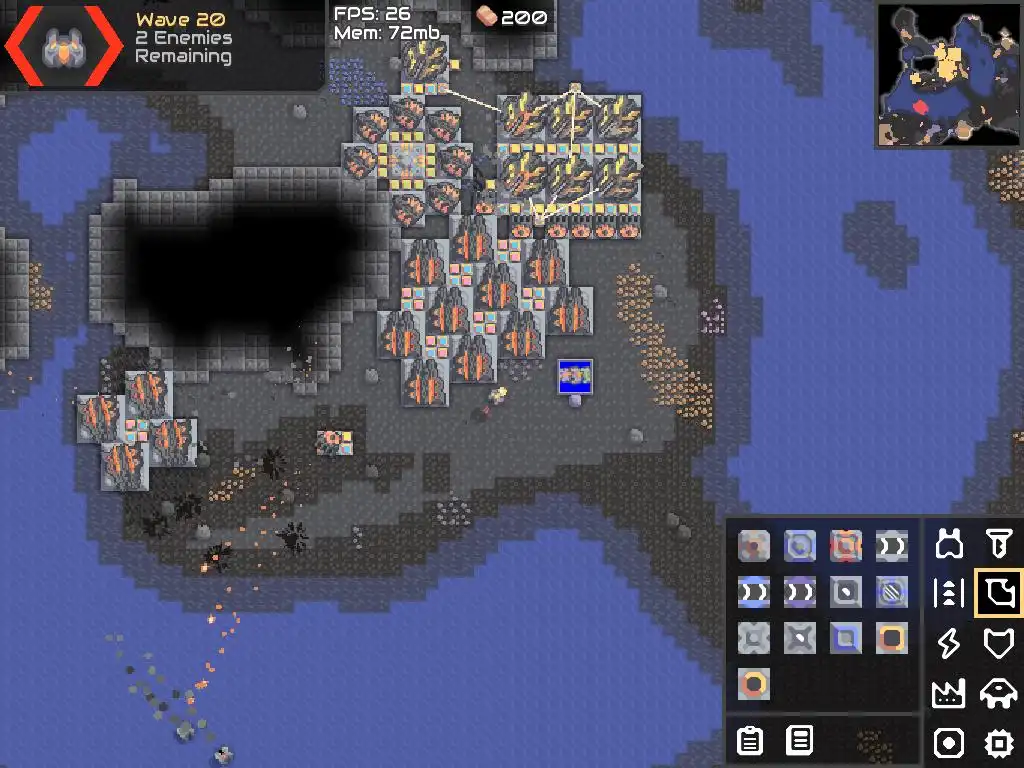Open the conveyor distribution category
Viewport: 1024px width, 768px height.
(948, 593)
